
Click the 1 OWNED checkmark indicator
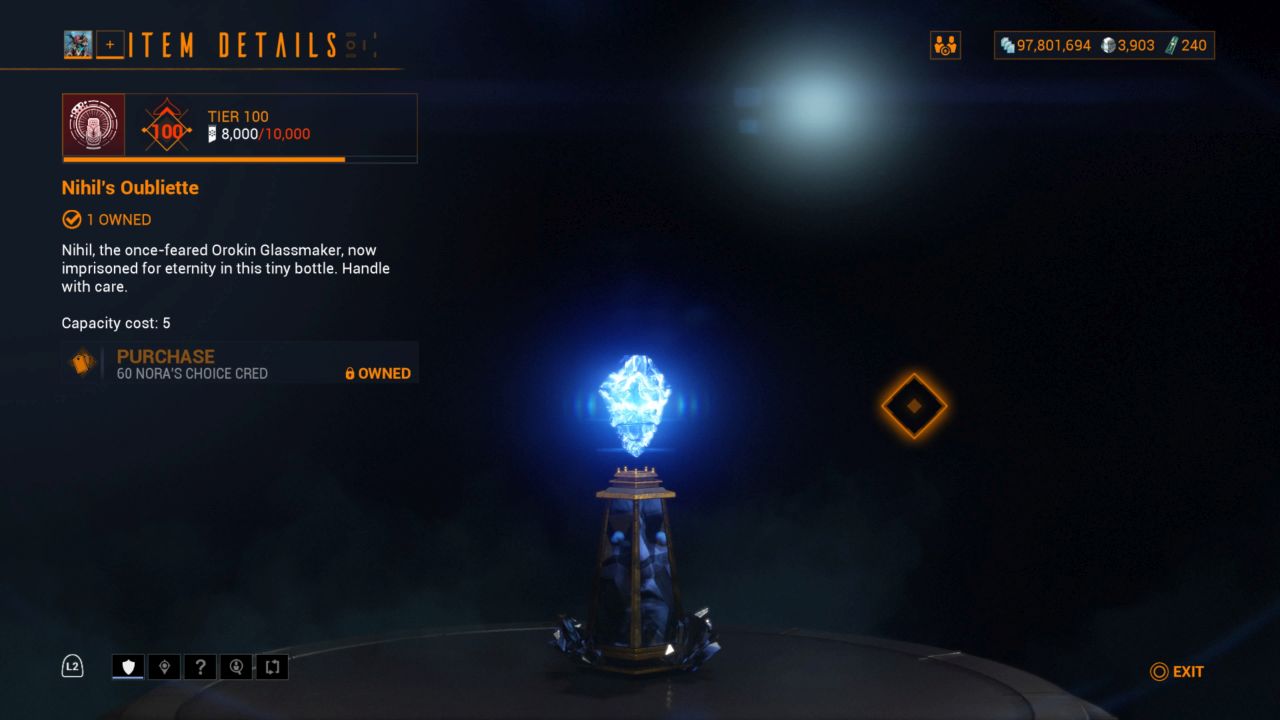(72, 219)
